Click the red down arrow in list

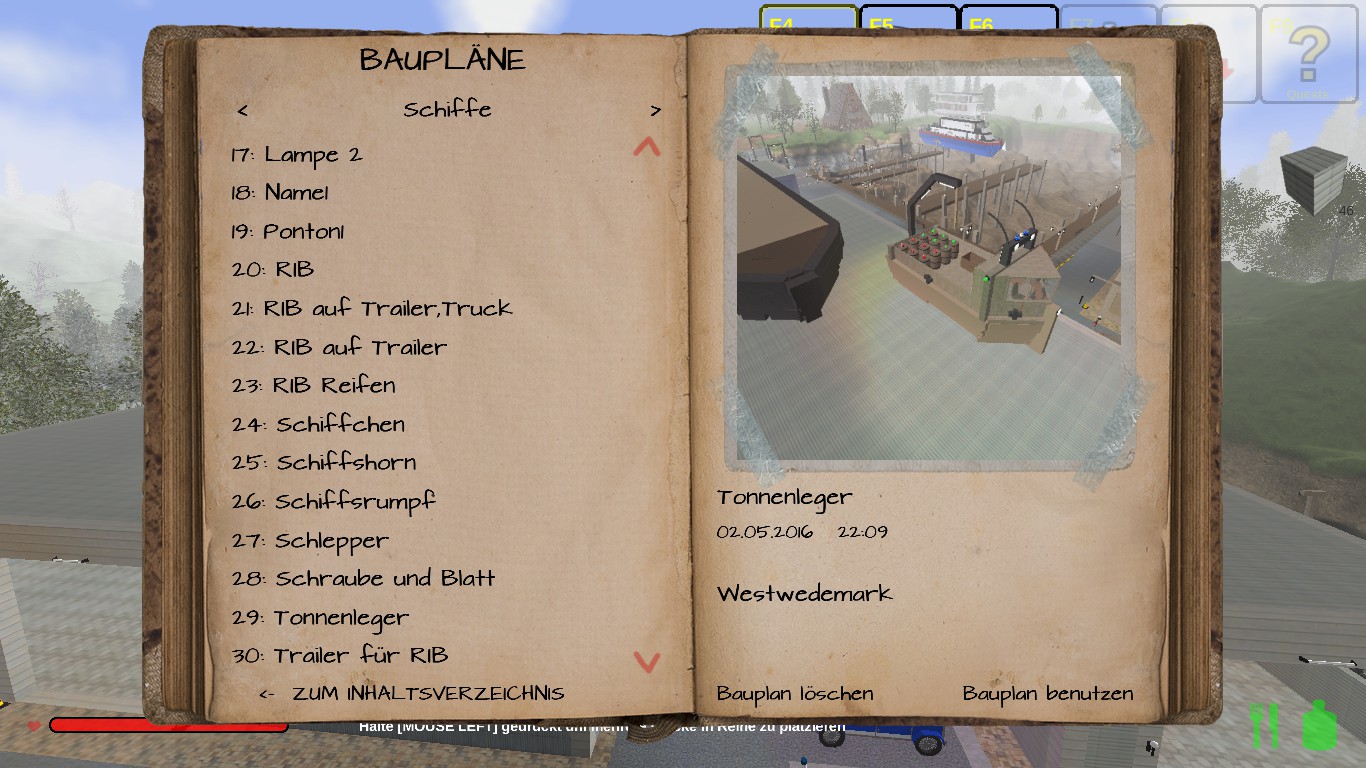pyautogui.click(x=647, y=661)
